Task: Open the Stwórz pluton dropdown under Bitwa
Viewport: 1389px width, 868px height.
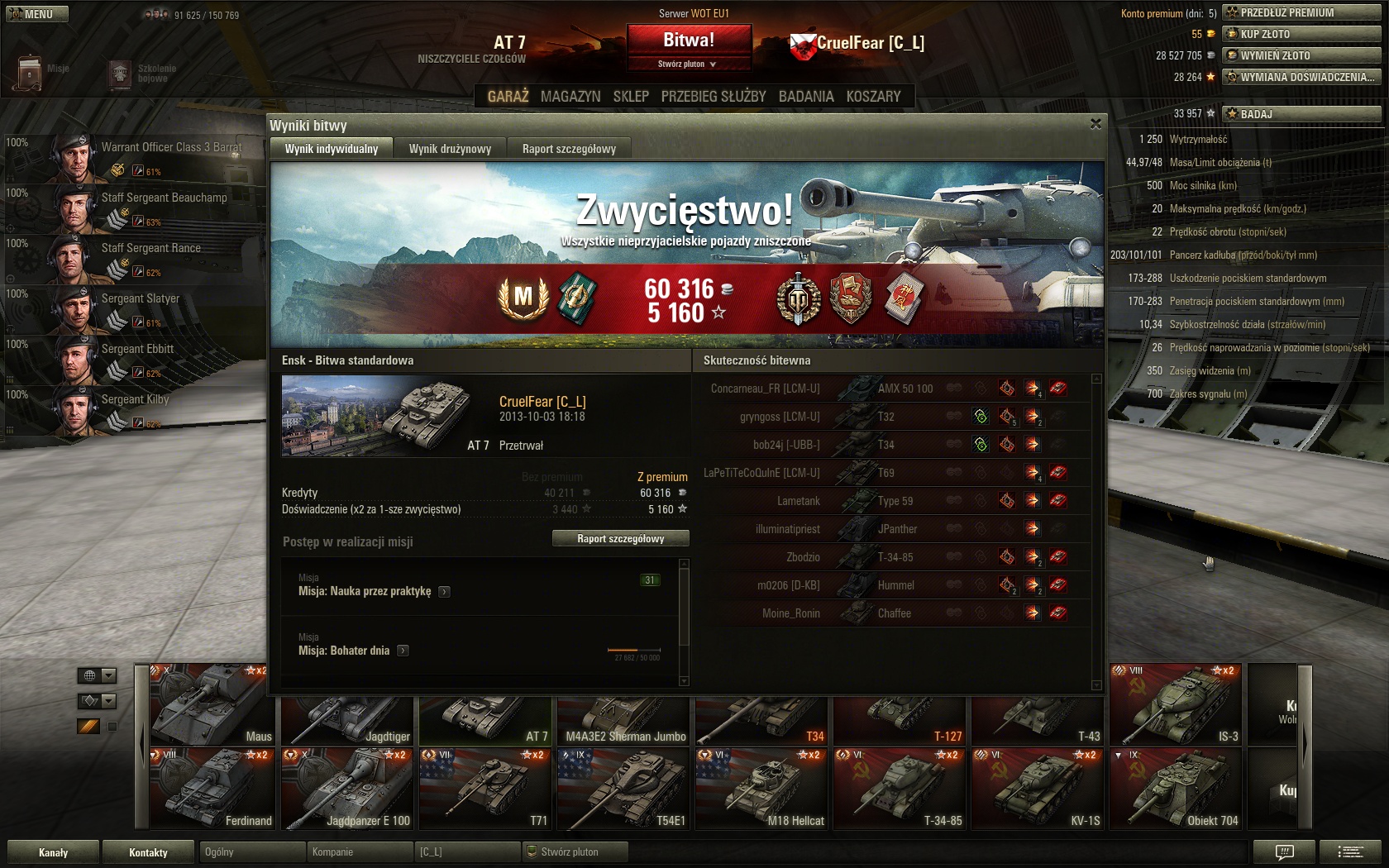Action: (688, 64)
